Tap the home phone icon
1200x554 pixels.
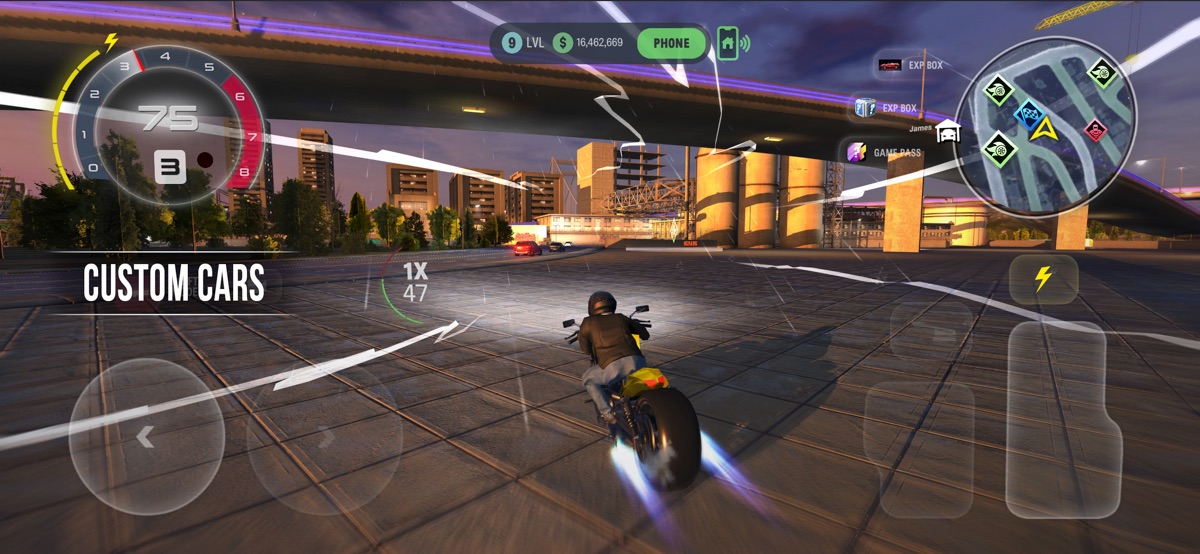(x=728, y=43)
